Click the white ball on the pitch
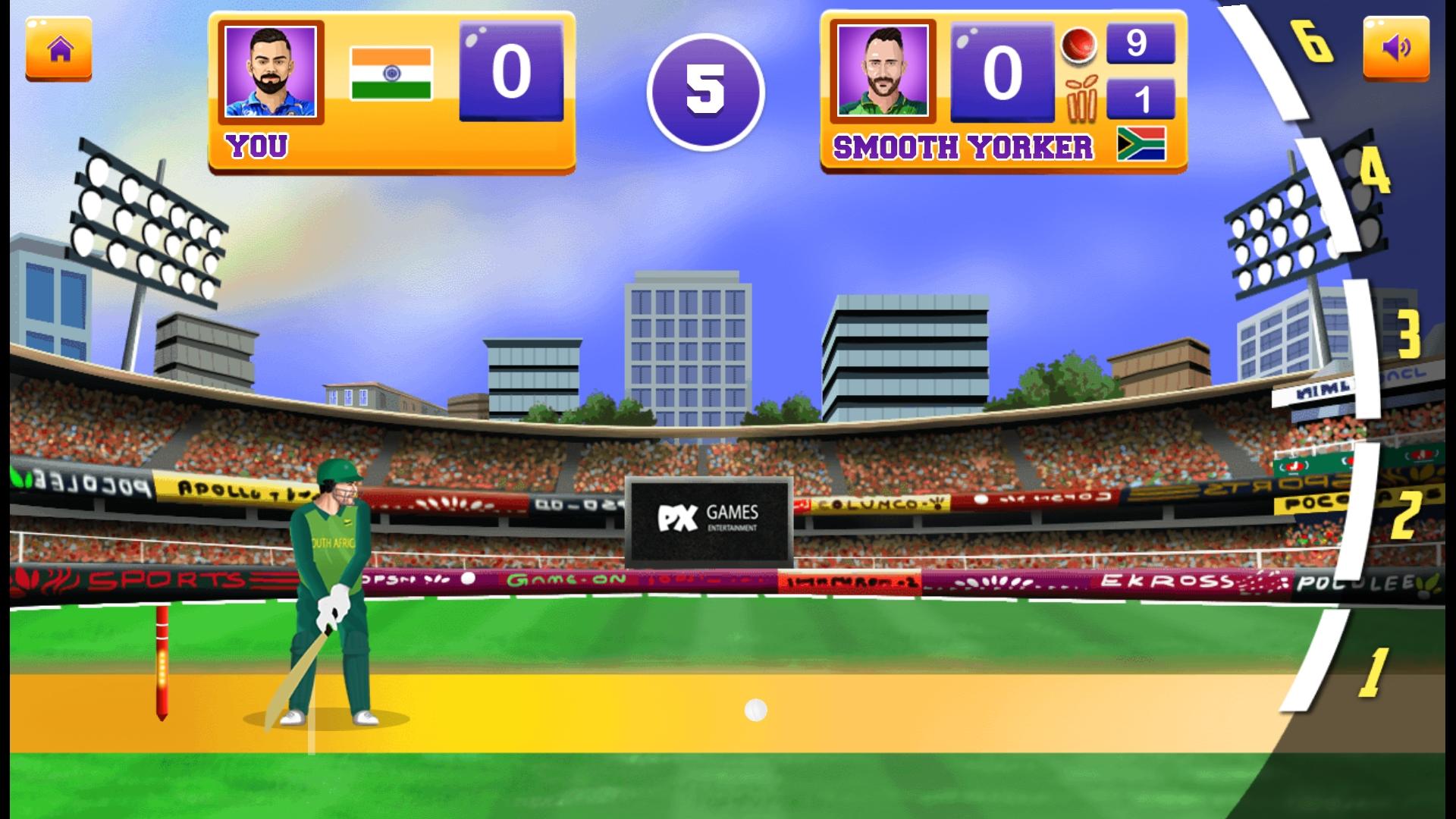This screenshot has width=1456, height=819. tap(754, 711)
